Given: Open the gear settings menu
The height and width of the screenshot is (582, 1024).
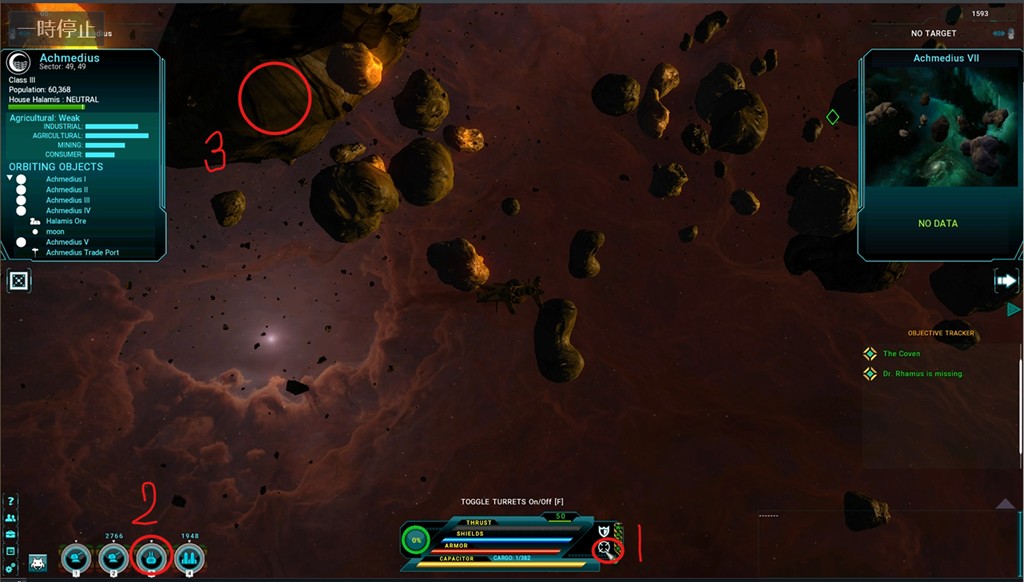Looking at the screenshot, I should [x=10, y=569].
